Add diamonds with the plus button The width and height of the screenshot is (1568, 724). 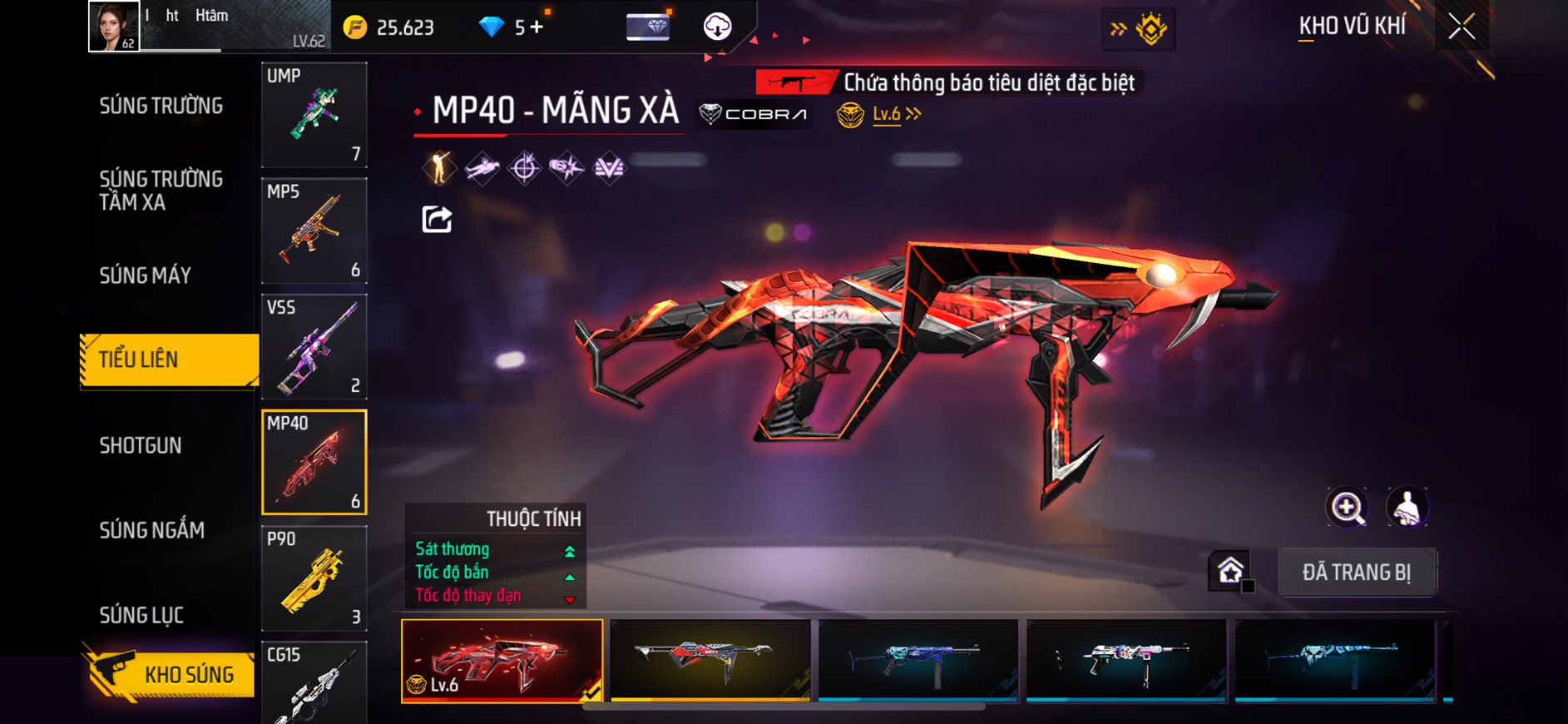pos(537,27)
